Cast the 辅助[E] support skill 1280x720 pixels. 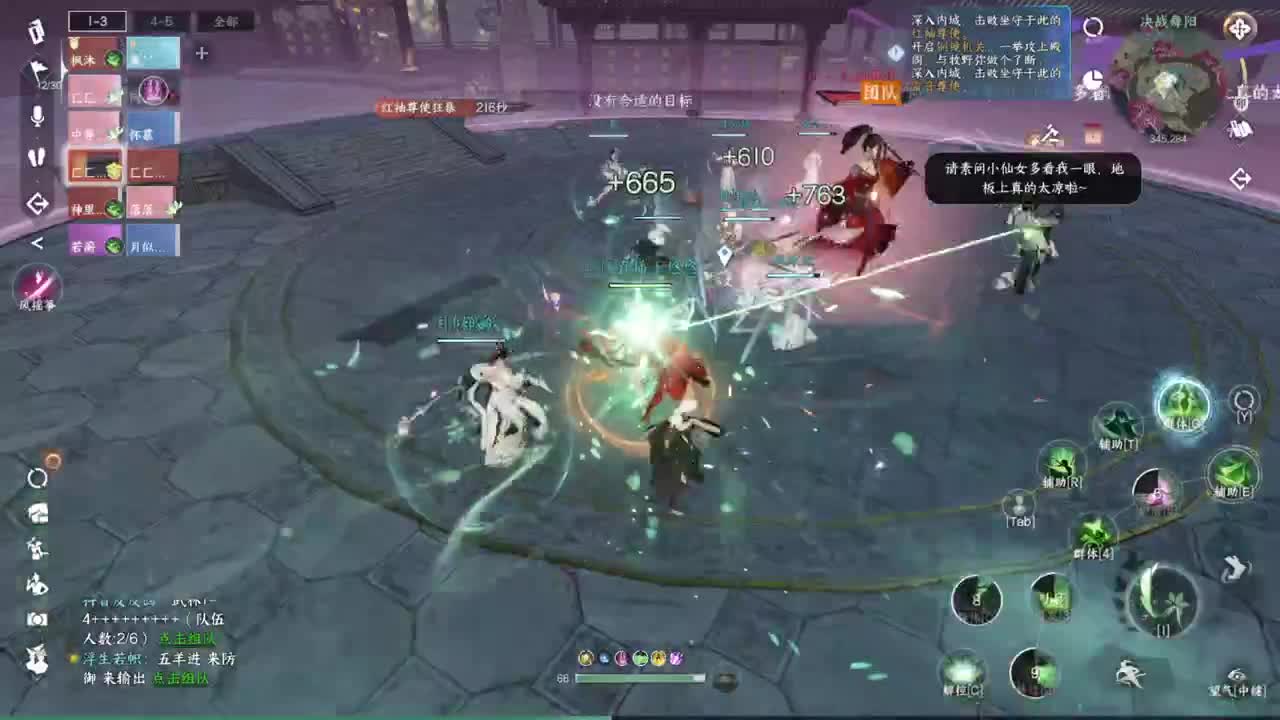click(1232, 472)
